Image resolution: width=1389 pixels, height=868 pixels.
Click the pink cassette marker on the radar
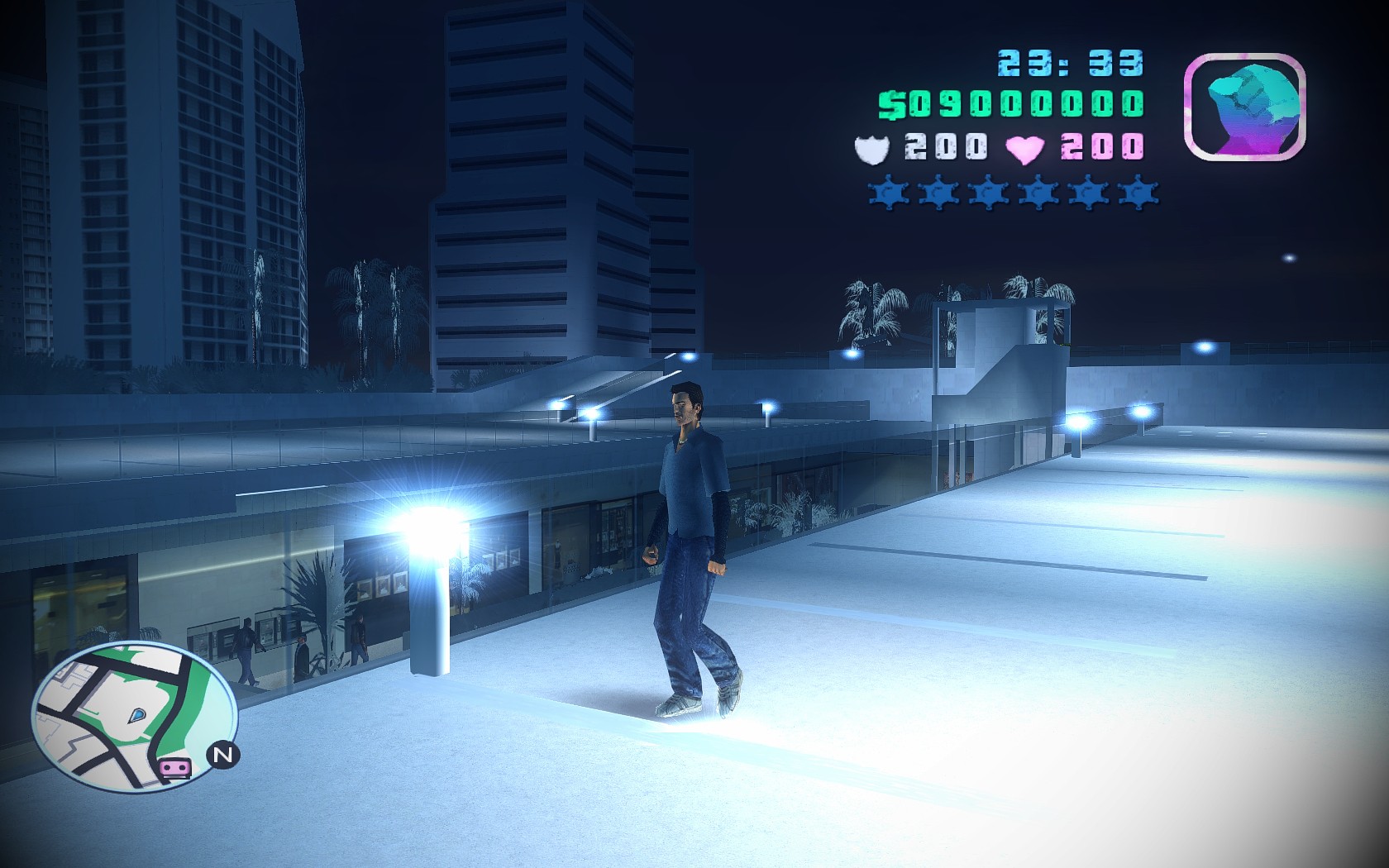[174, 768]
